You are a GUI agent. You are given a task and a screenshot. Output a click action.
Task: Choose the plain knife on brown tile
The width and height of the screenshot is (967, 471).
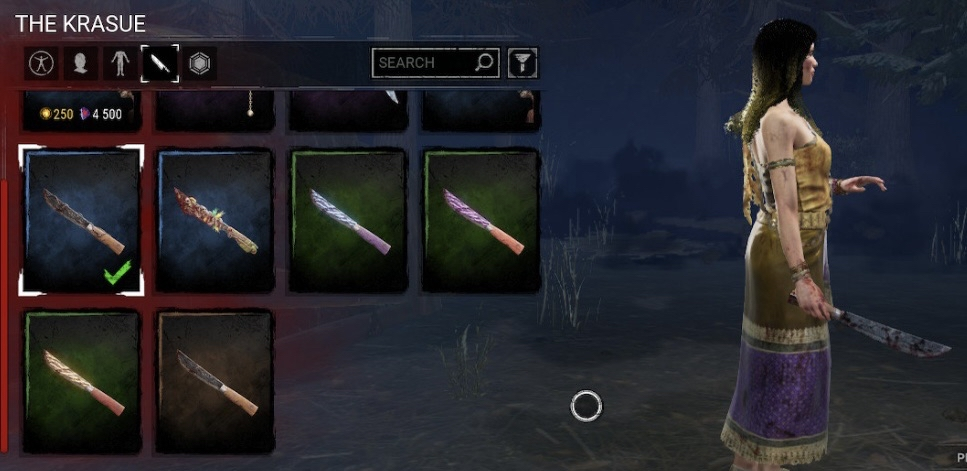click(x=215, y=378)
